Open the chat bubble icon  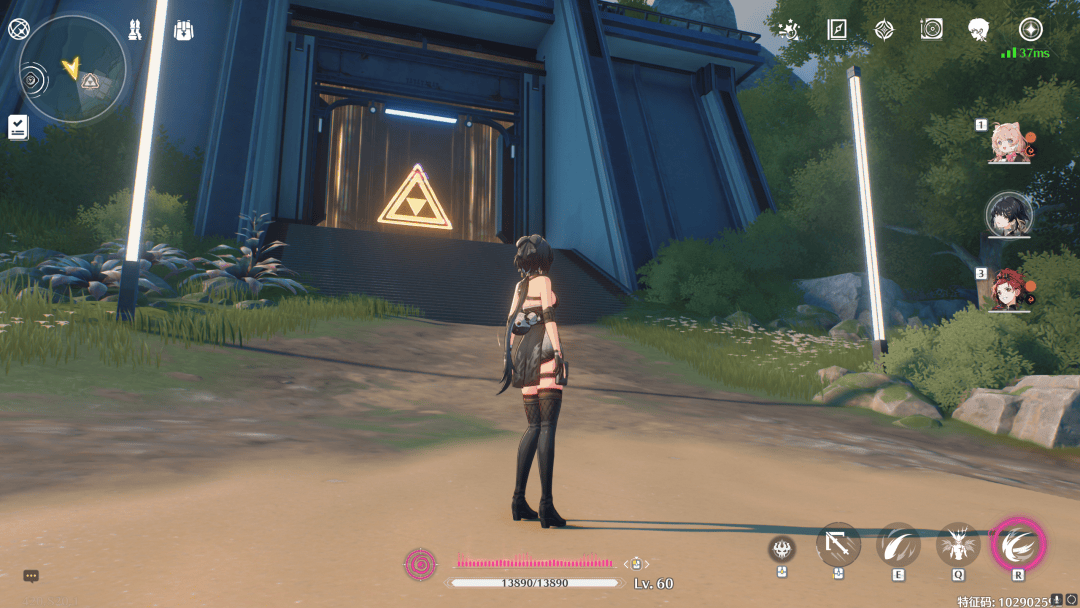(x=31, y=576)
